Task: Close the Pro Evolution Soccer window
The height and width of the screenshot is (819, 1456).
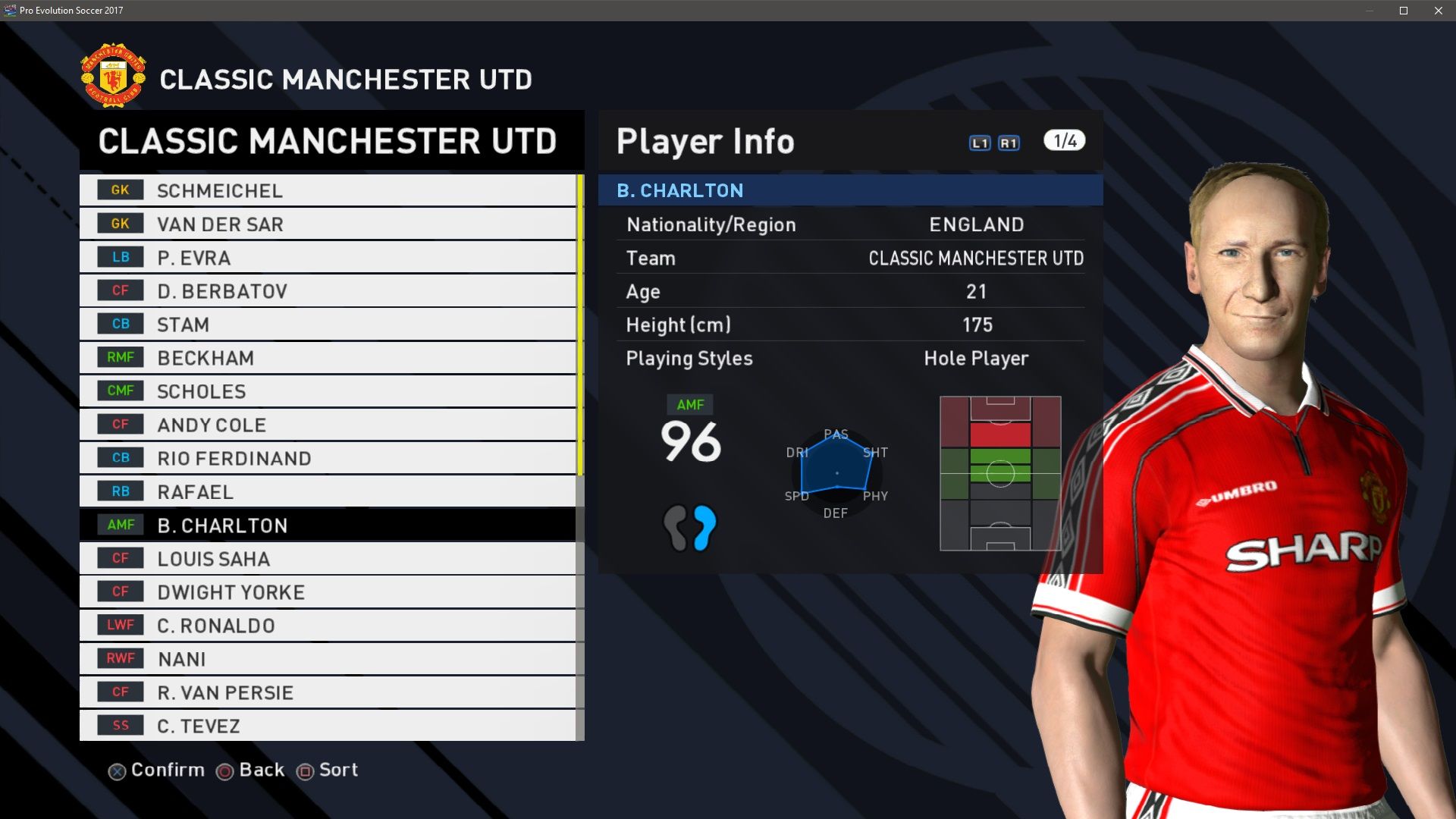Action: (1438, 11)
